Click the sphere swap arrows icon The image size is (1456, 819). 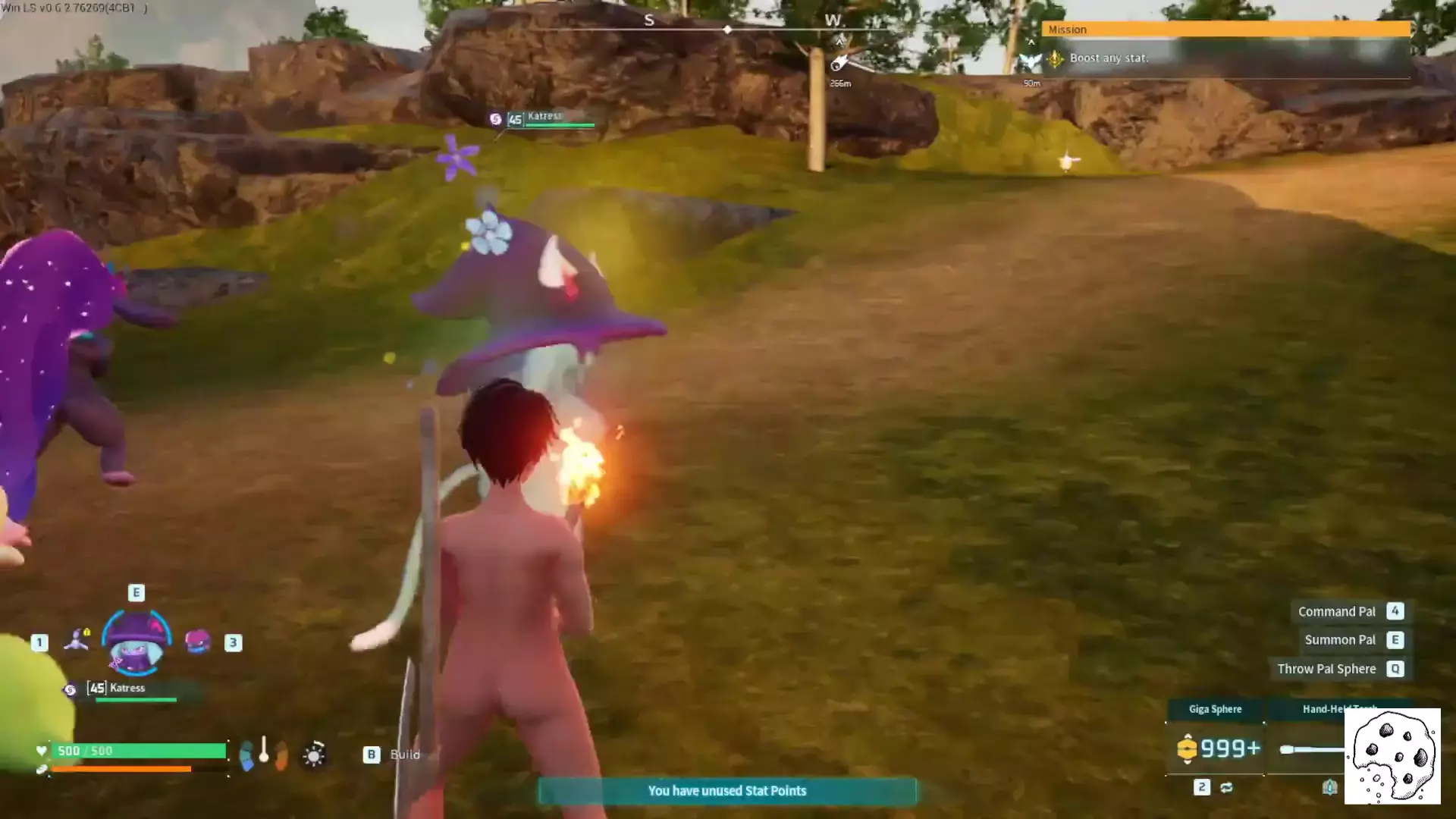[x=1226, y=788]
